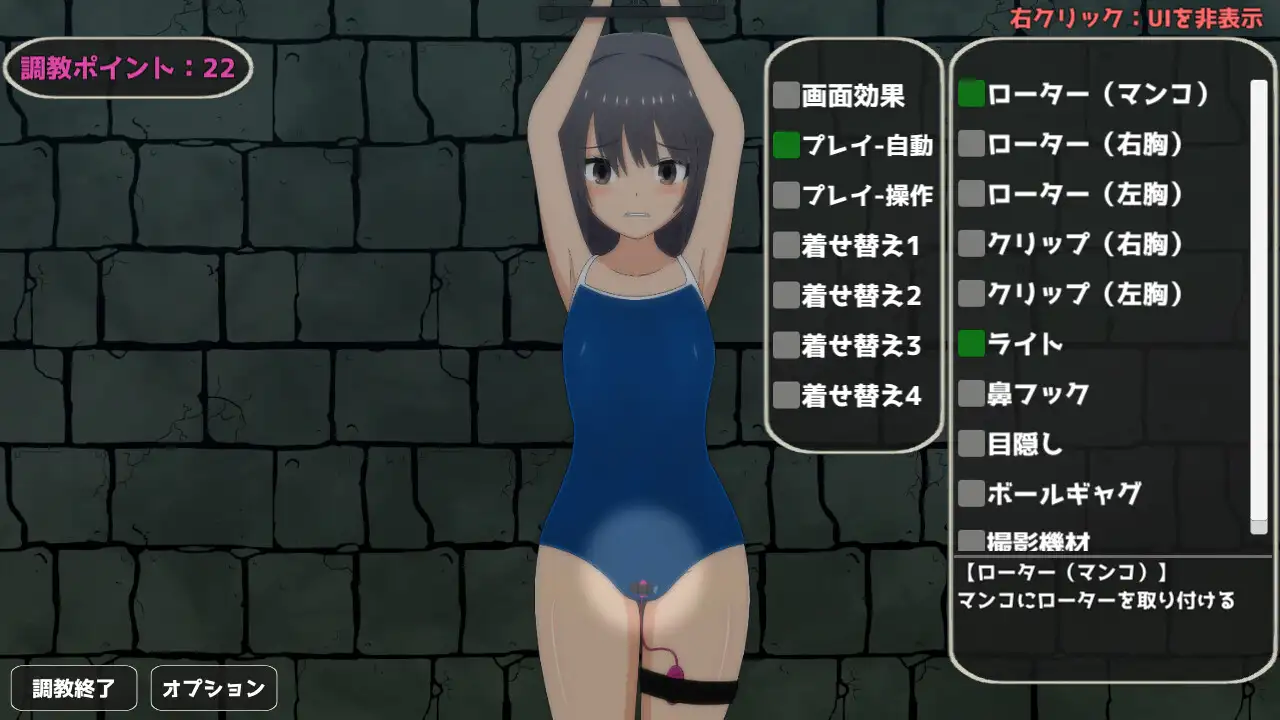Image resolution: width=1280 pixels, height=720 pixels.
Task: Click the 調教終了 button
Action: click(x=74, y=687)
